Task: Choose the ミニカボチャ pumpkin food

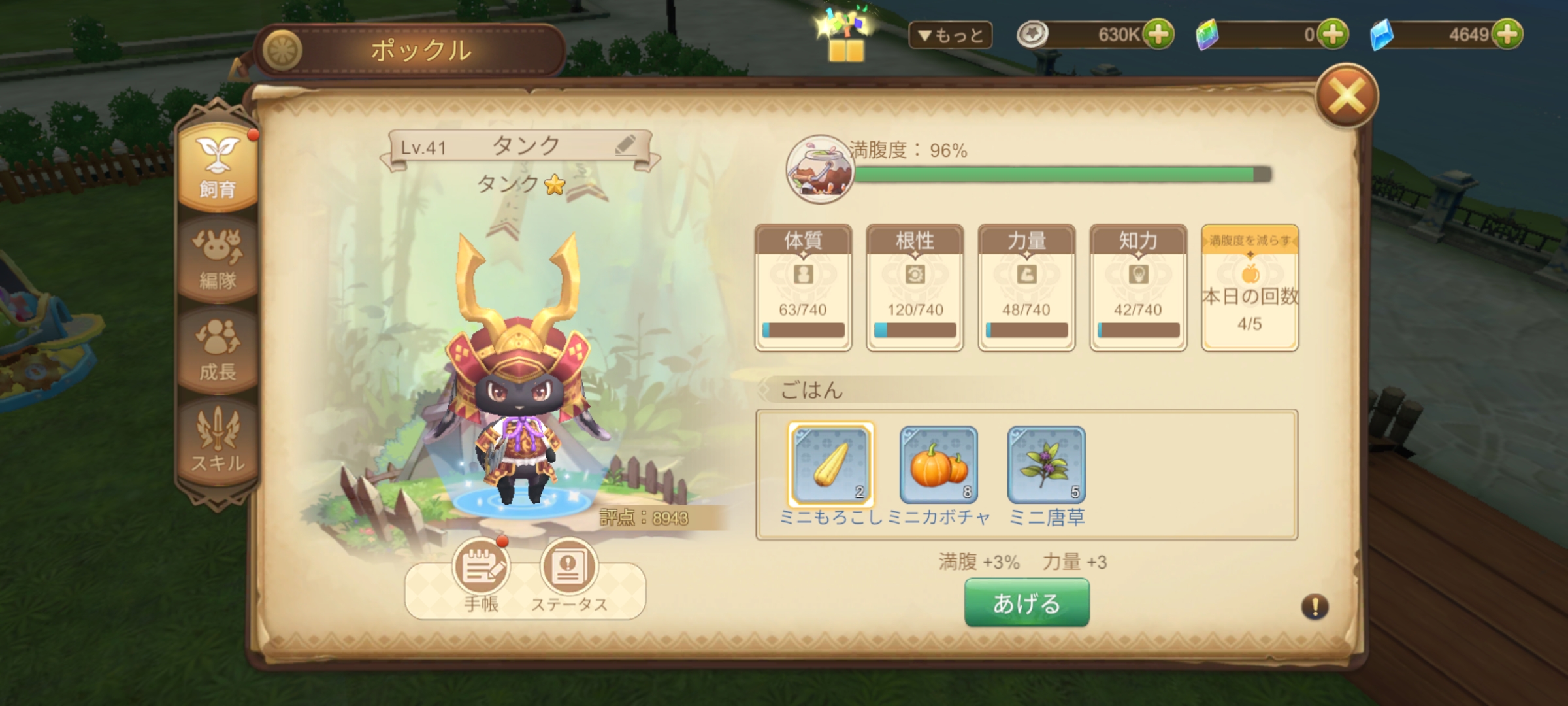Action: (x=938, y=465)
